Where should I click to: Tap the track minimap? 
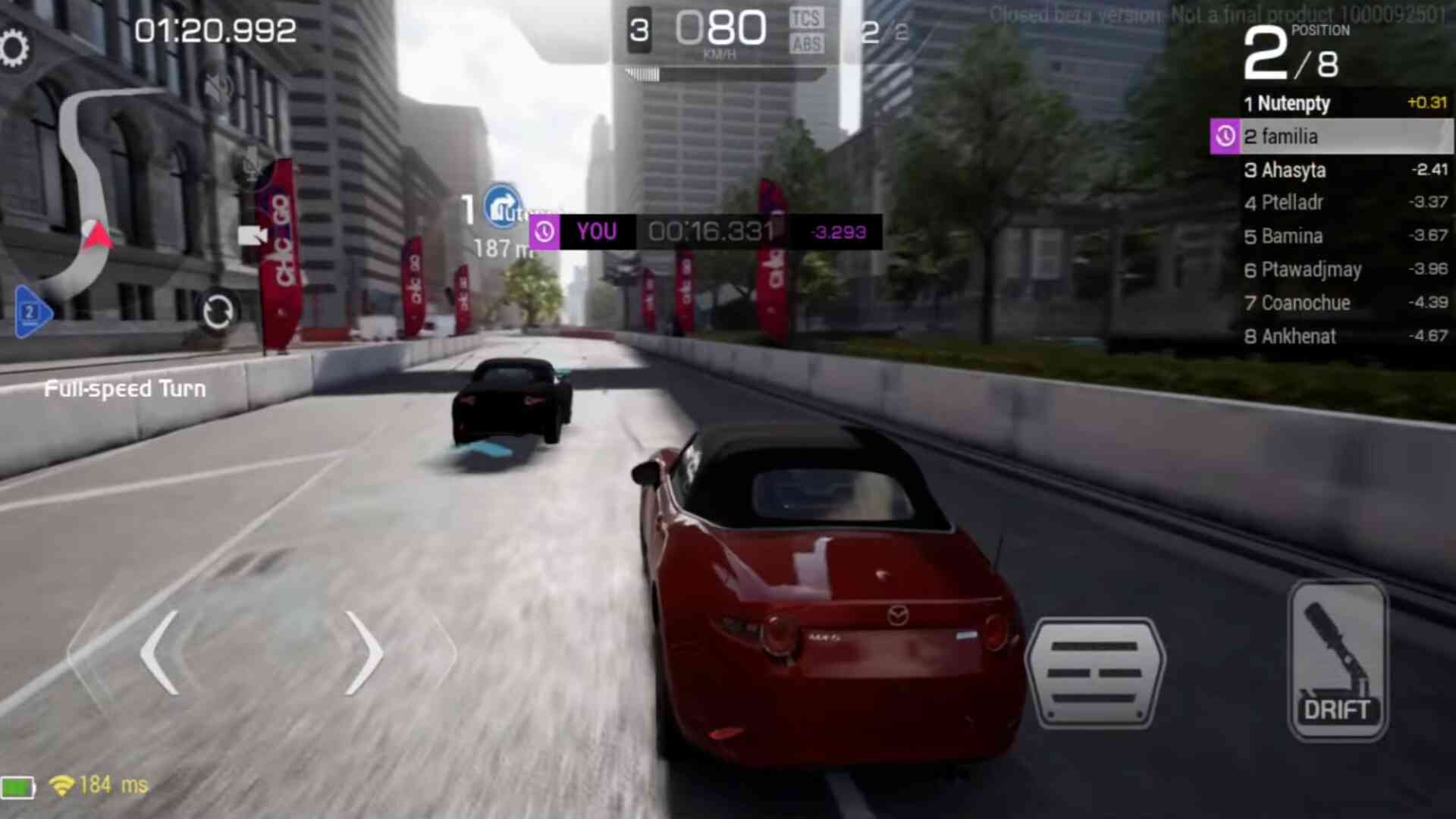coord(87,190)
